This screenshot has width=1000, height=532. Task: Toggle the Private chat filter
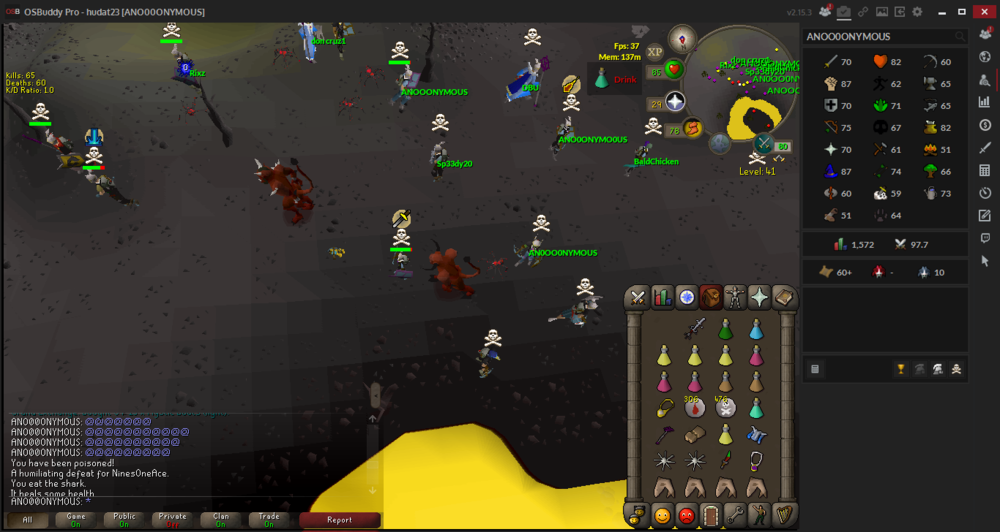tap(173, 520)
